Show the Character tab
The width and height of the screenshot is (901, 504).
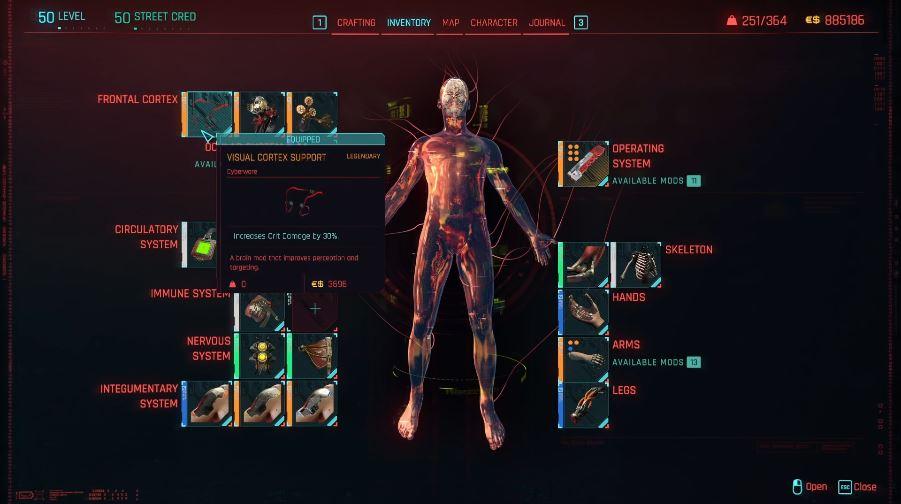[x=493, y=22]
